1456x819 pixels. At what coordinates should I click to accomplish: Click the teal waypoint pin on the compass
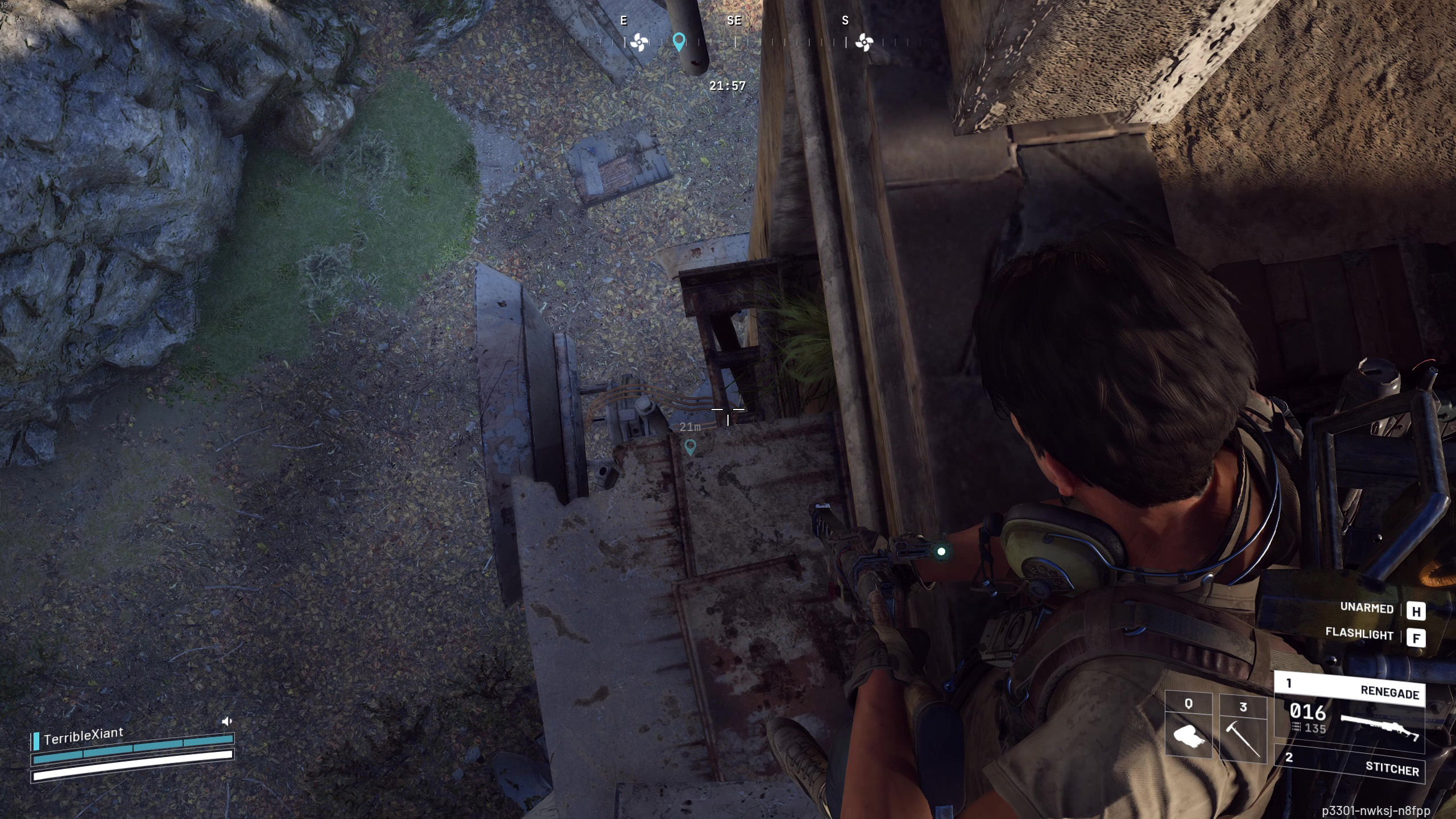(x=679, y=42)
